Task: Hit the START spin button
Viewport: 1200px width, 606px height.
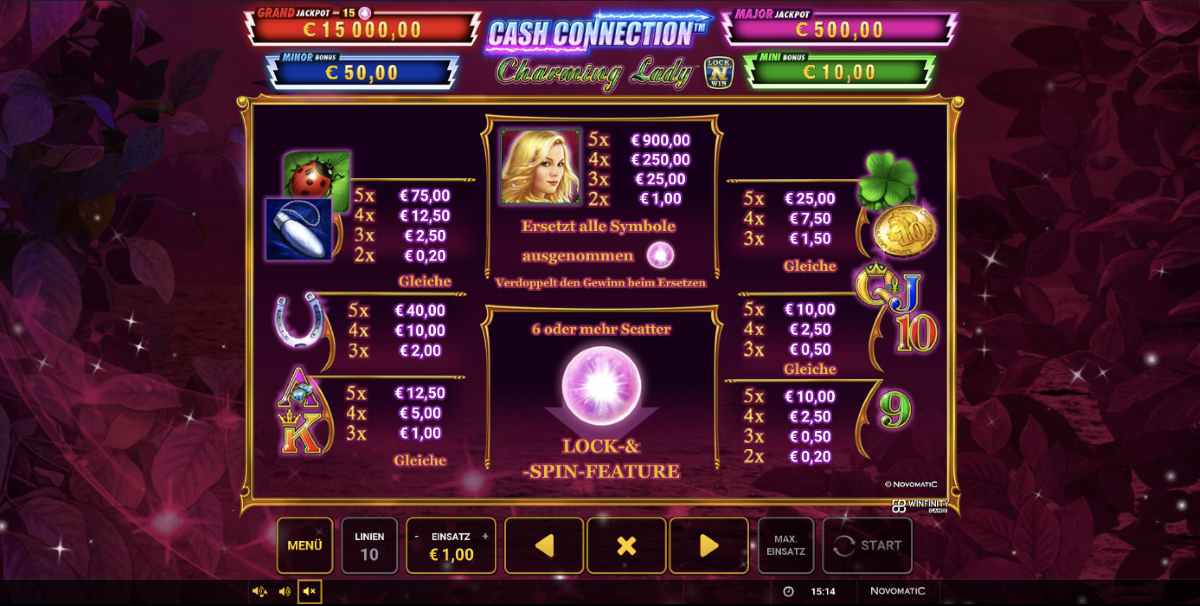Action: tap(867, 545)
